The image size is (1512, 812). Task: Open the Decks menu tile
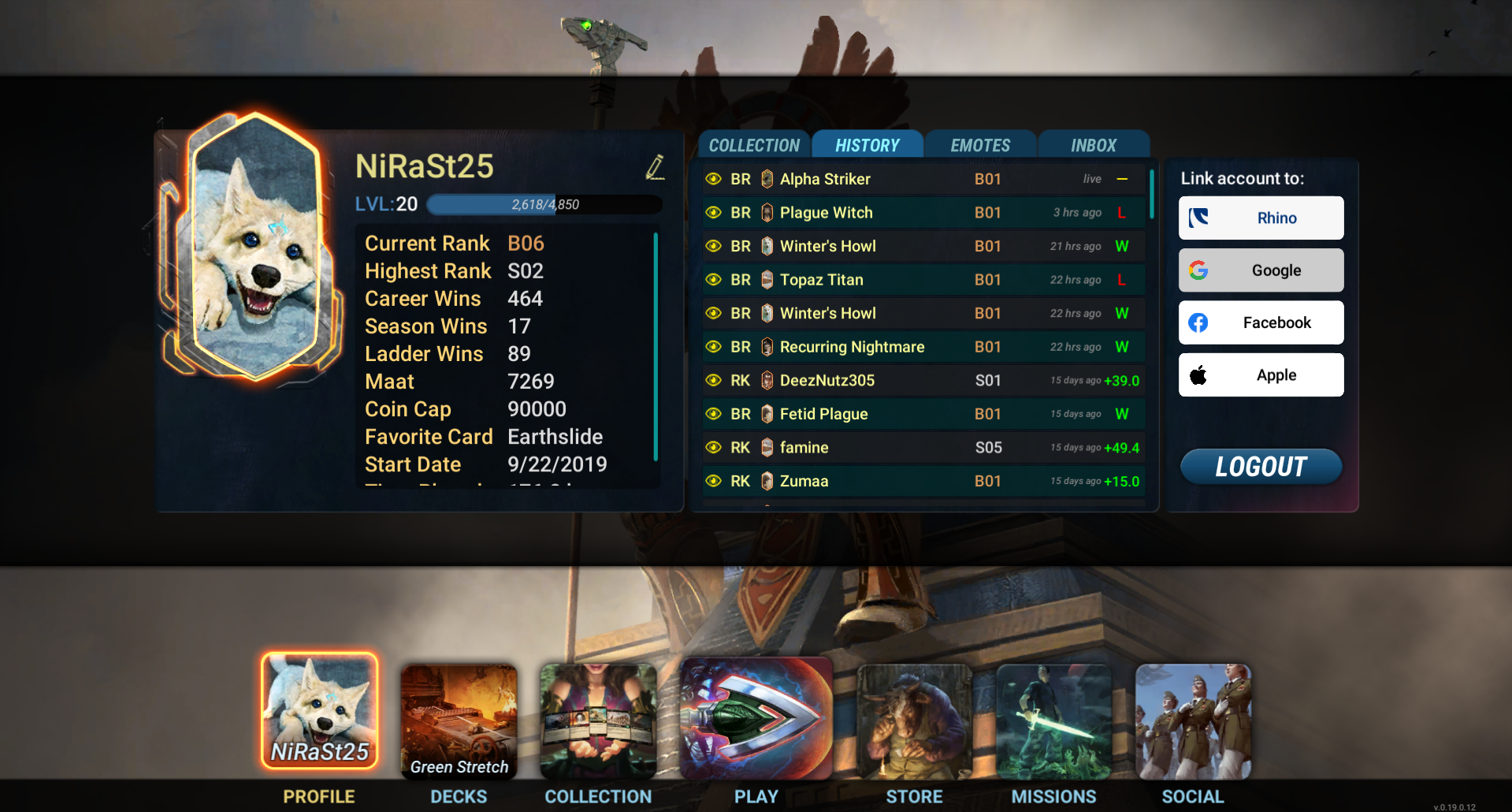coord(459,721)
